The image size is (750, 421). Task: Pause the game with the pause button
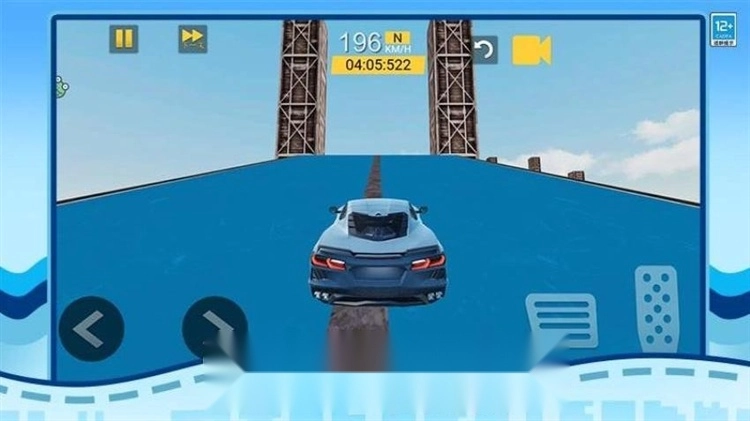coord(124,39)
